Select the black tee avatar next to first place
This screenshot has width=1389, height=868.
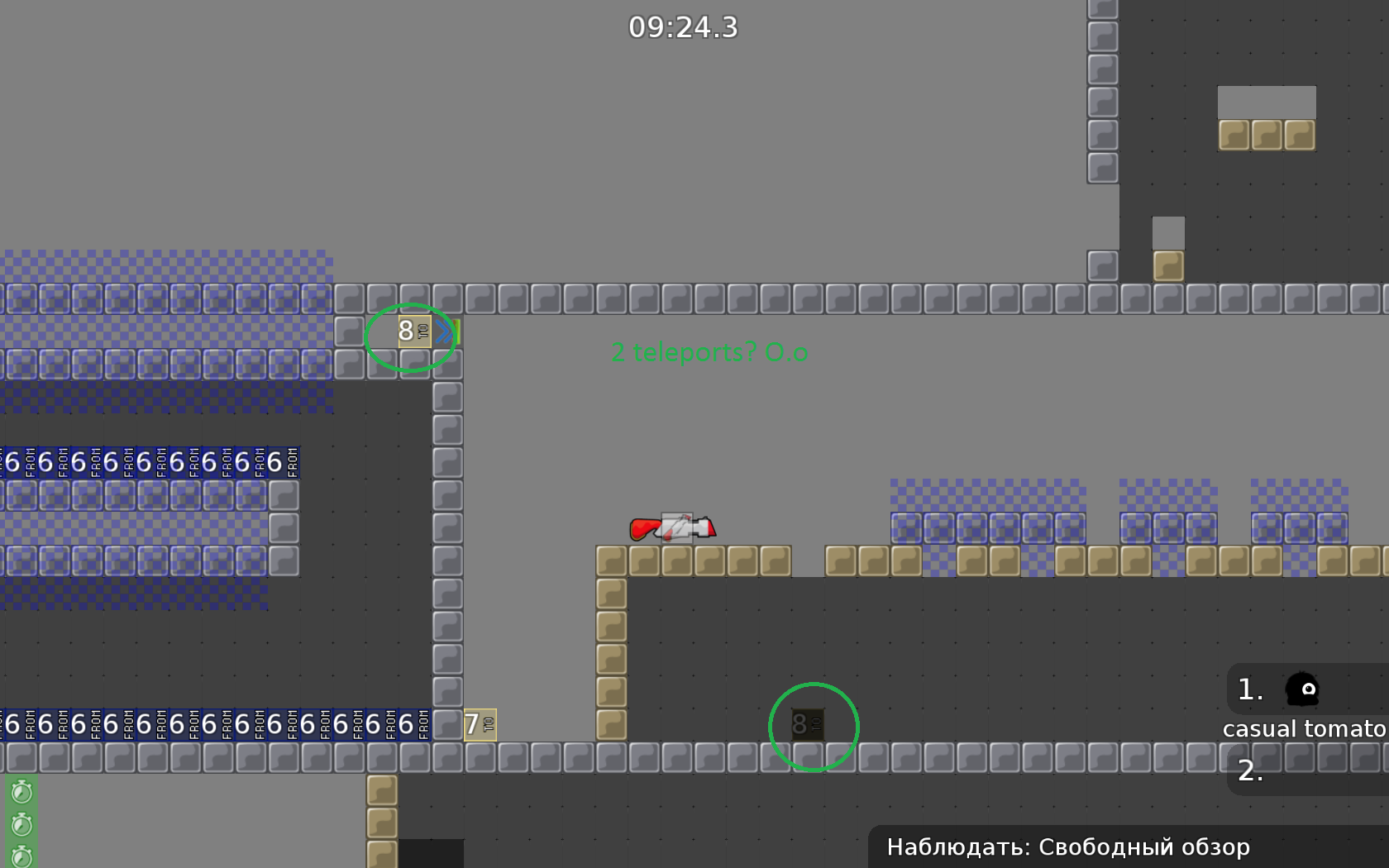pos(1304,689)
